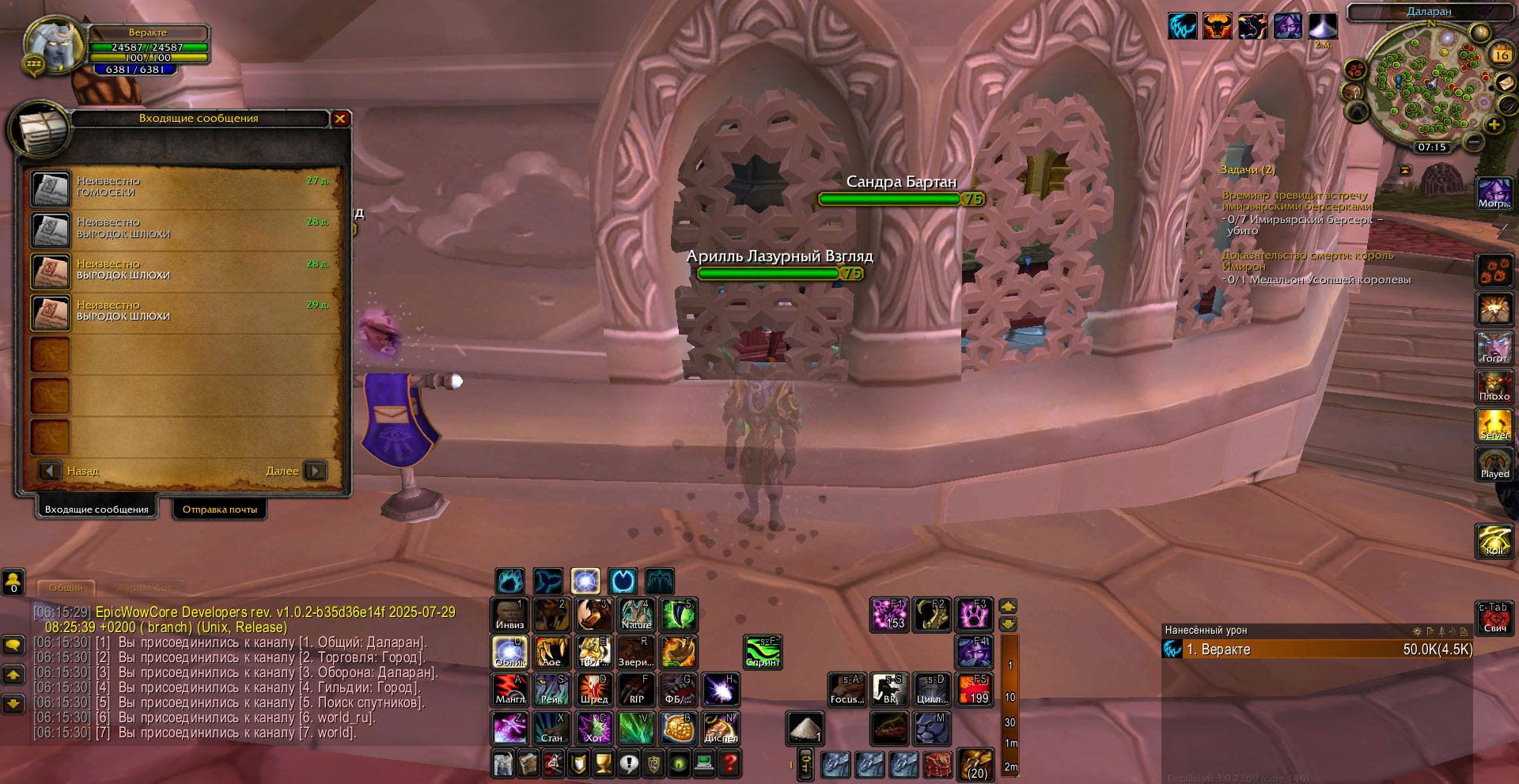Screen dimensions: 1519x784
Task: Use the Мангл ability
Action: pyautogui.click(x=509, y=690)
